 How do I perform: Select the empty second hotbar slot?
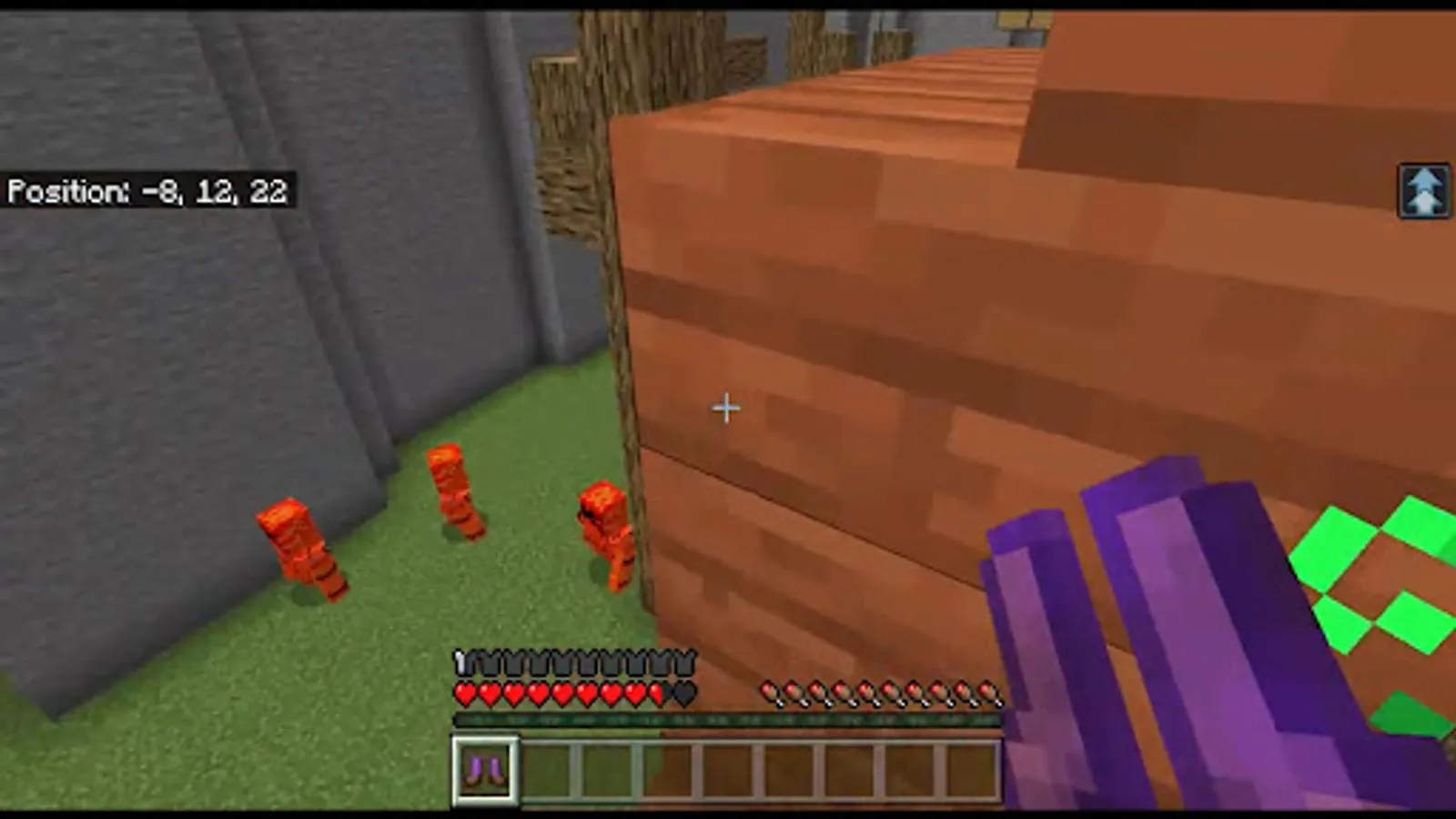[544, 769]
